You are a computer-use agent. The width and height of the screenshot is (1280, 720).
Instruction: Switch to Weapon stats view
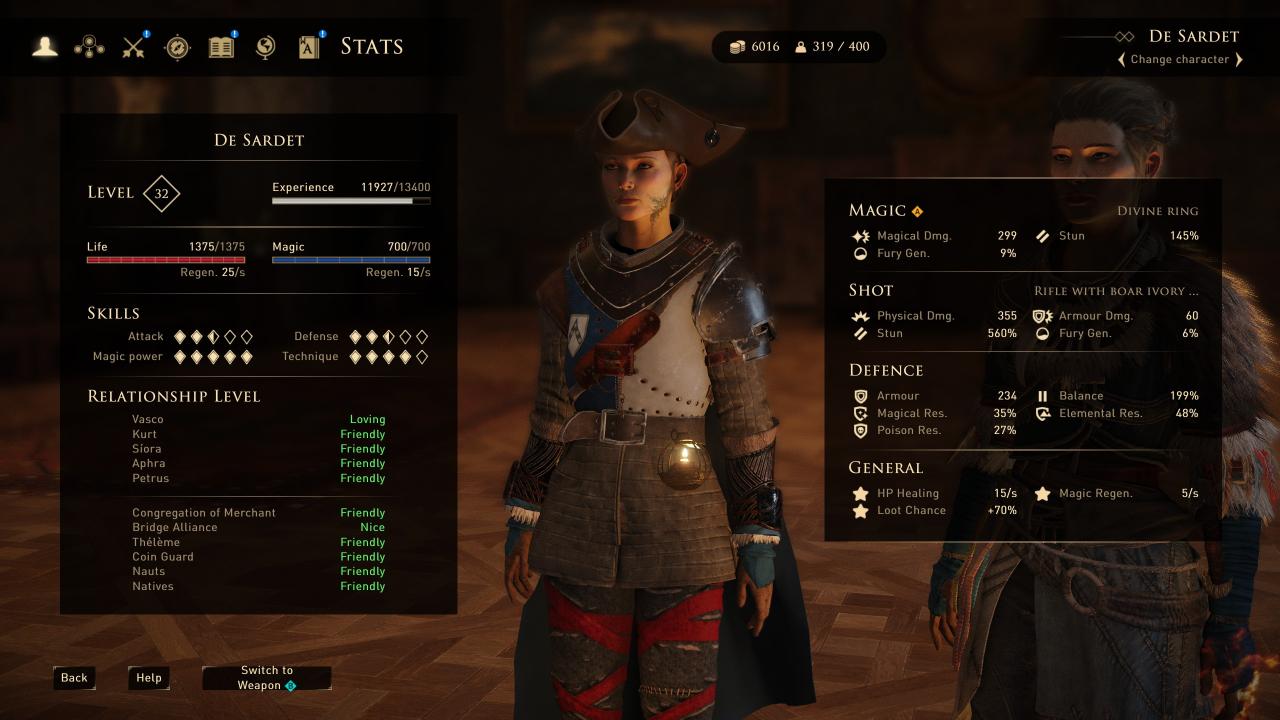pyautogui.click(x=266, y=678)
